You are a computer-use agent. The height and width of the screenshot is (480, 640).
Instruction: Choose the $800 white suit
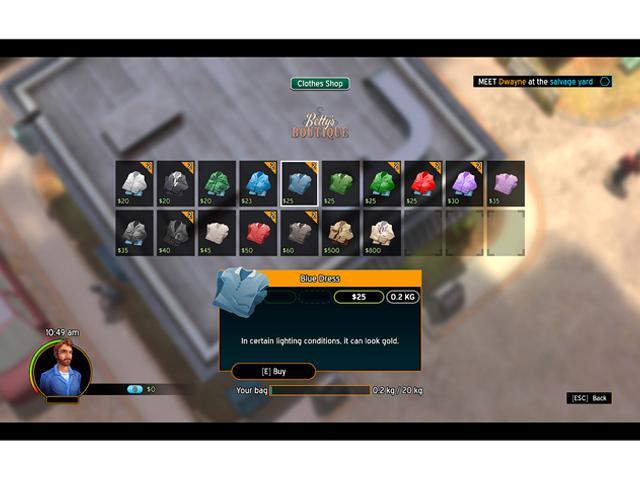(x=381, y=231)
